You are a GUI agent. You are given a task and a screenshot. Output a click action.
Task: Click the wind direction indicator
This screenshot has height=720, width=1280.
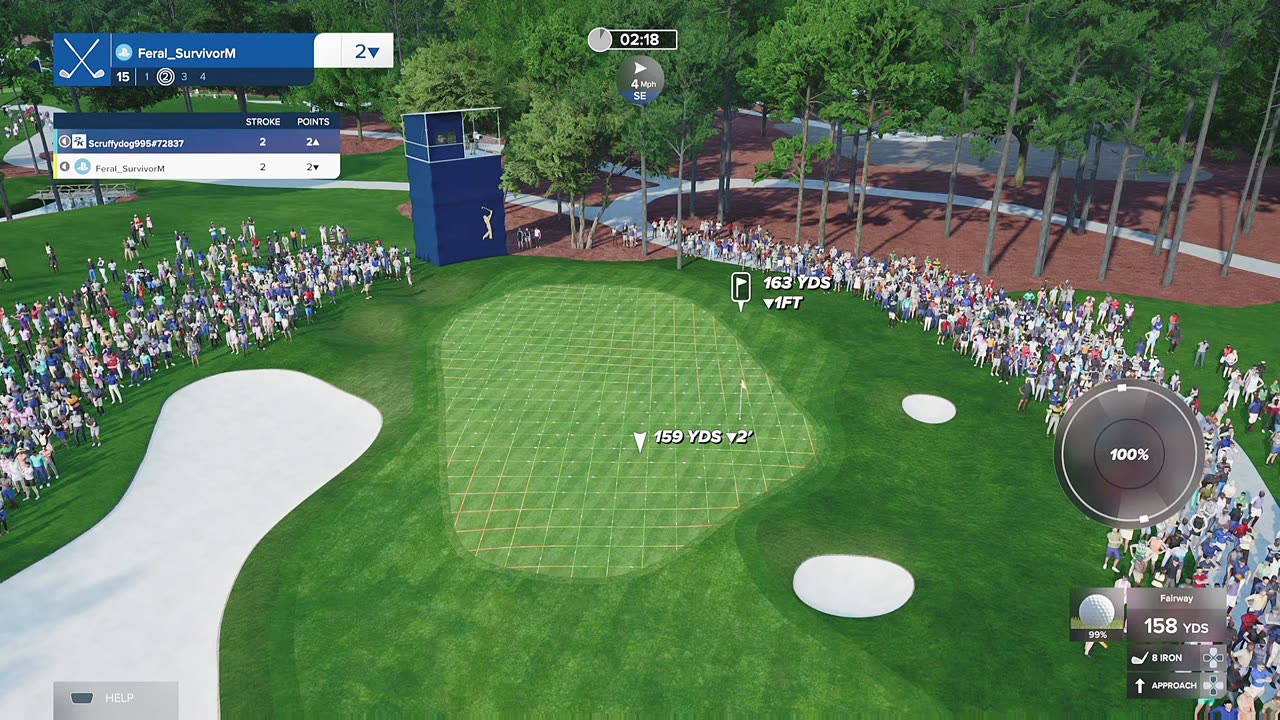640,78
